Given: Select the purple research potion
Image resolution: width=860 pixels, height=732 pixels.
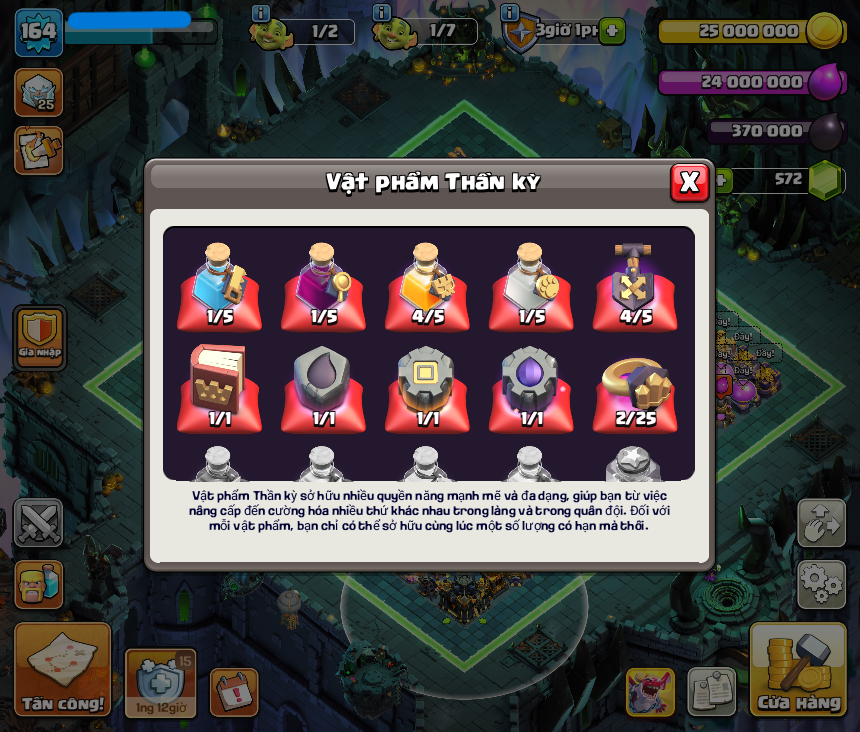Looking at the screenshot, I should tap(323, 286).
